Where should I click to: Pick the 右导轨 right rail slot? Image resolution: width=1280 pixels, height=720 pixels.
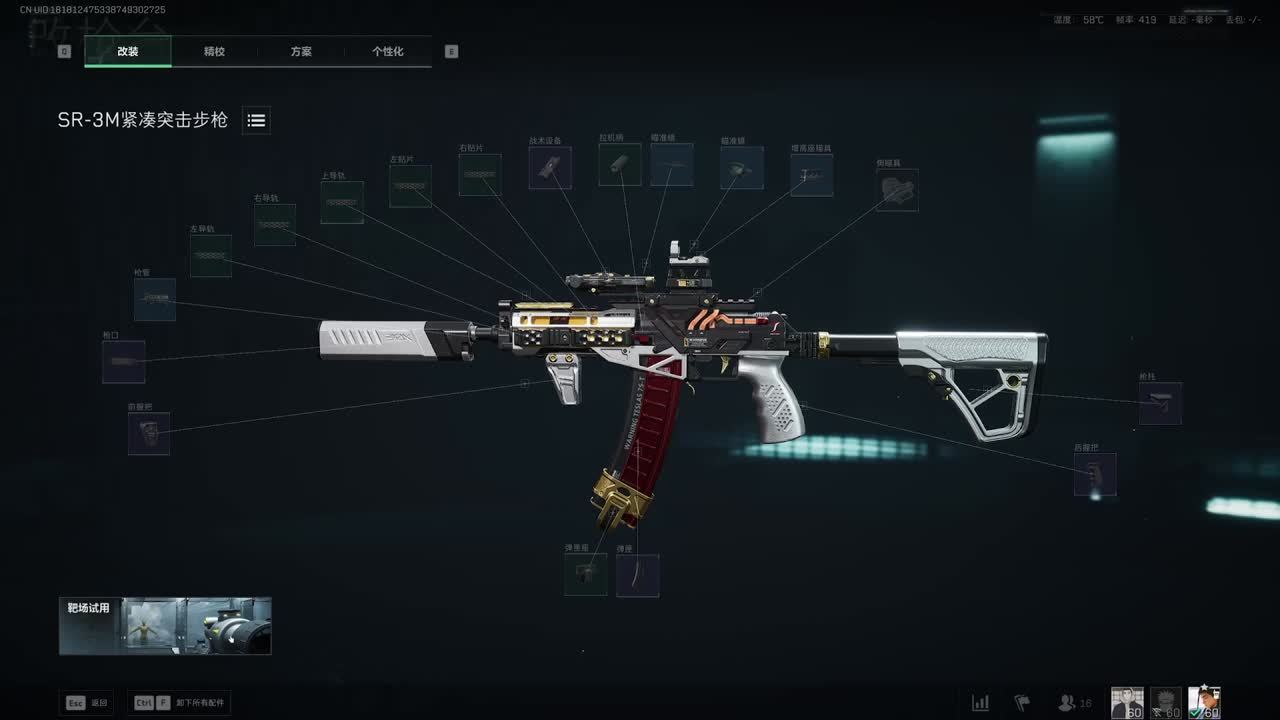(274, 225)
